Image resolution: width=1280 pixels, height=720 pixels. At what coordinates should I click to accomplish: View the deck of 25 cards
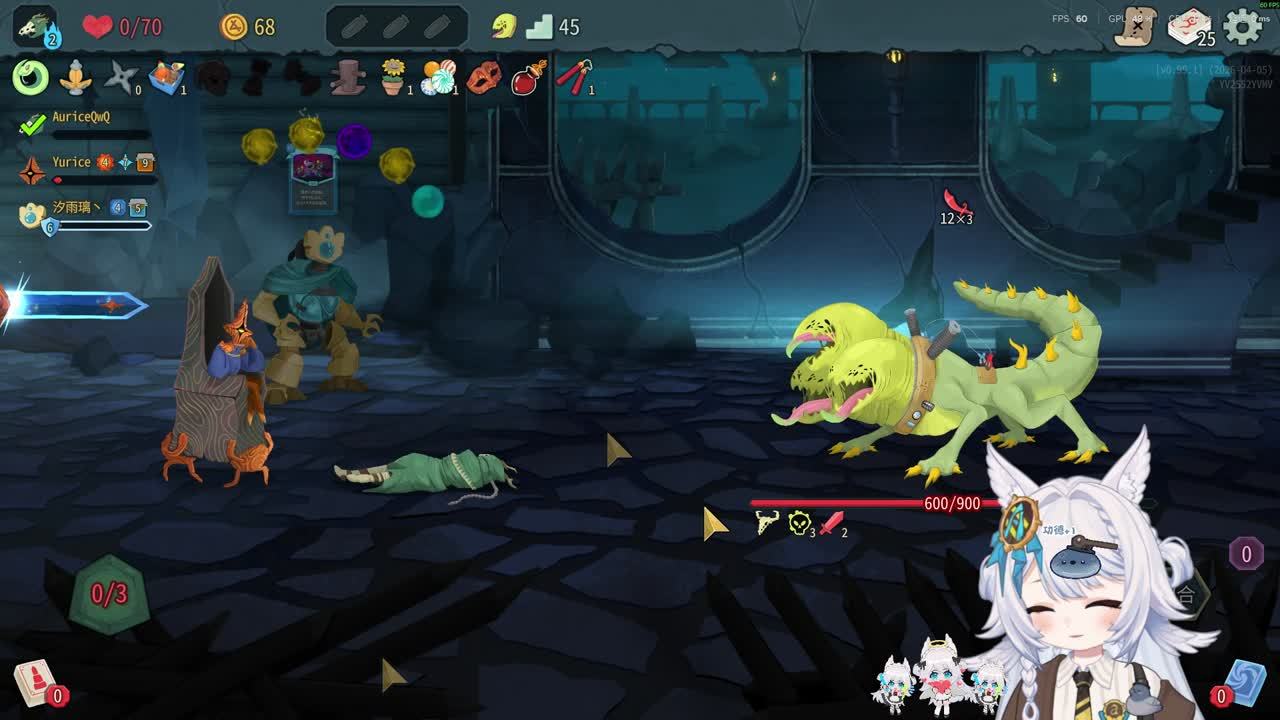1189,27
